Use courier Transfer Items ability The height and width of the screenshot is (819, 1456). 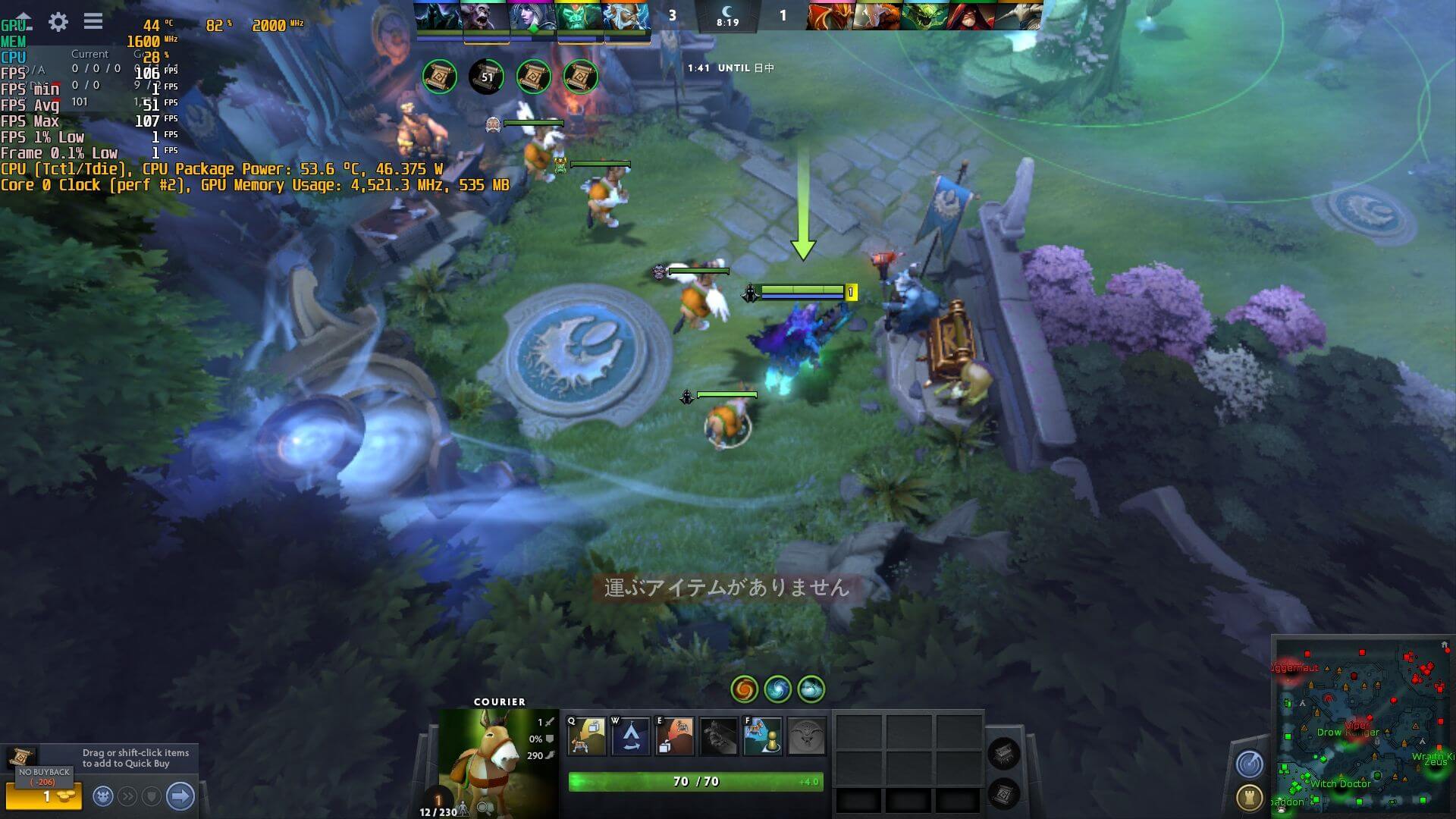[762, 736]
